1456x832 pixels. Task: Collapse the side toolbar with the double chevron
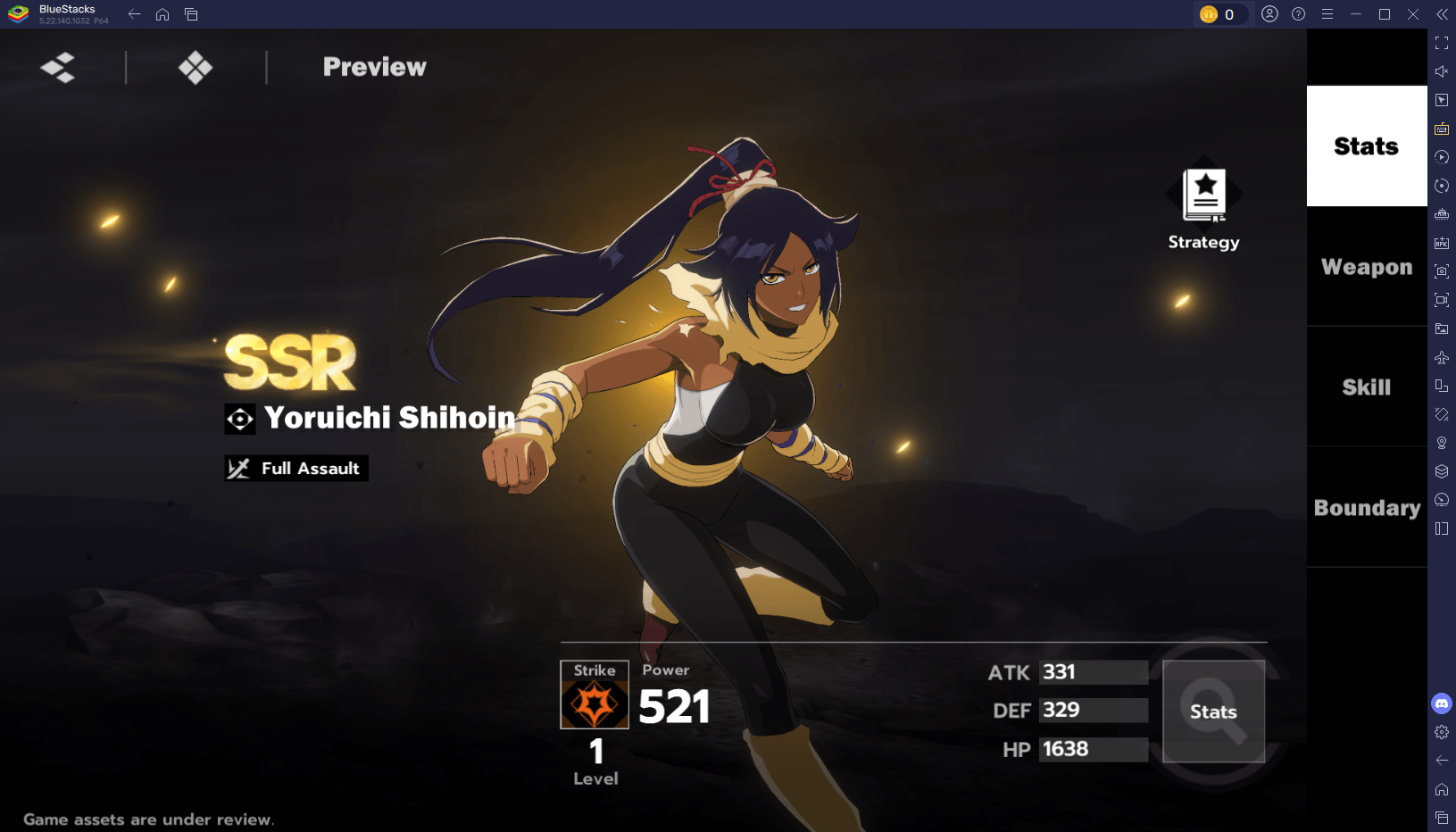coord(1441,14)
